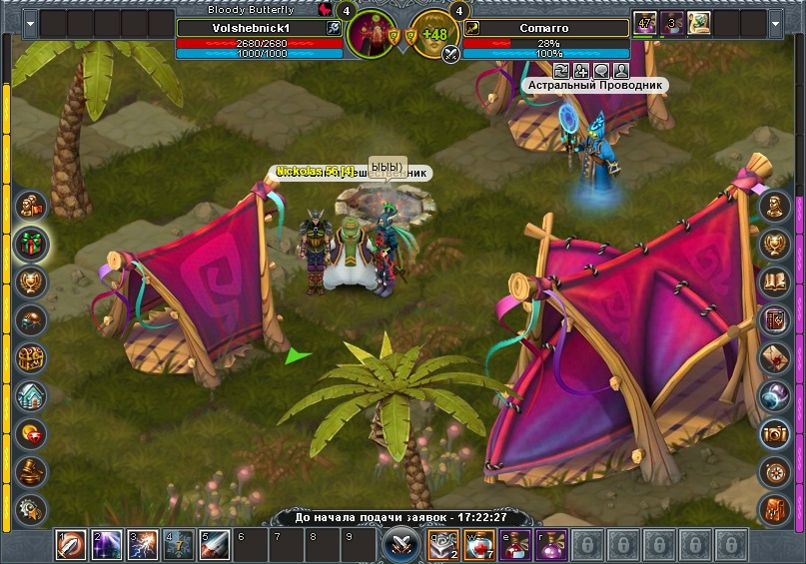This screenshot has height=564, width=806.
Task: Open the top-left dropdown arrow
Action: 29,23
